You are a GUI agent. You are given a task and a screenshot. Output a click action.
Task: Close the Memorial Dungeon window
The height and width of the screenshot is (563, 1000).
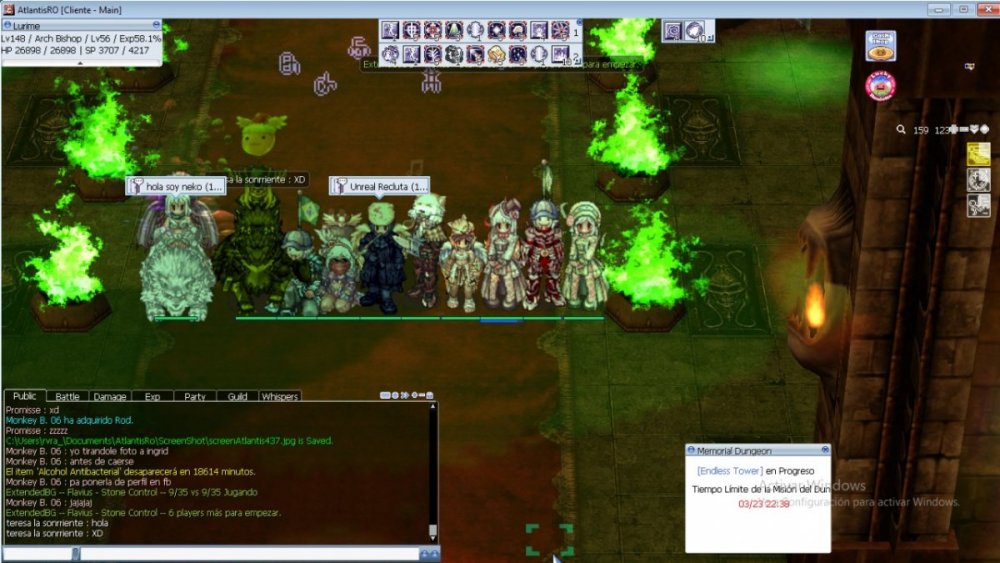click(x=825, y=450)
